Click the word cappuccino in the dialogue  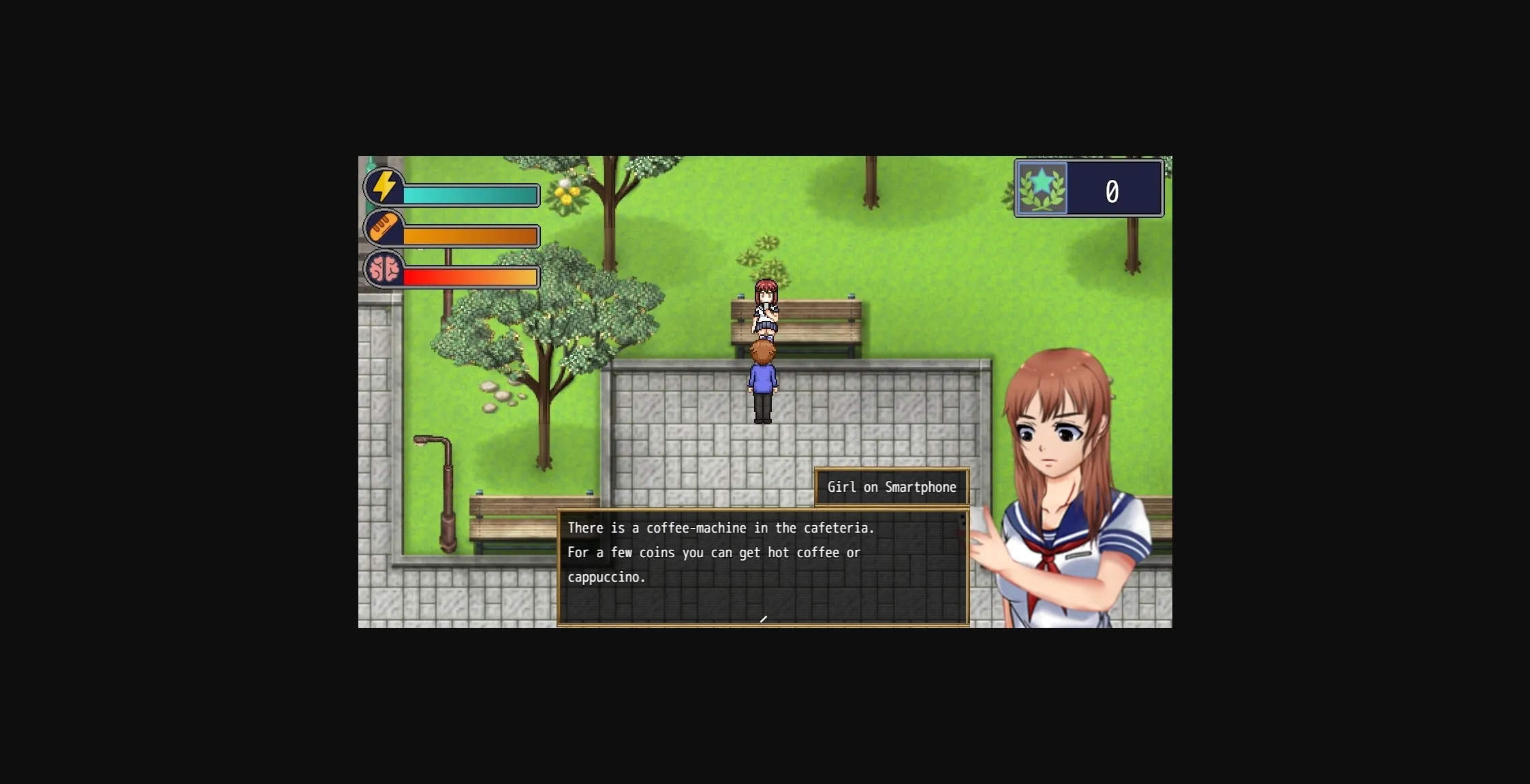click(x=606, y=576)
